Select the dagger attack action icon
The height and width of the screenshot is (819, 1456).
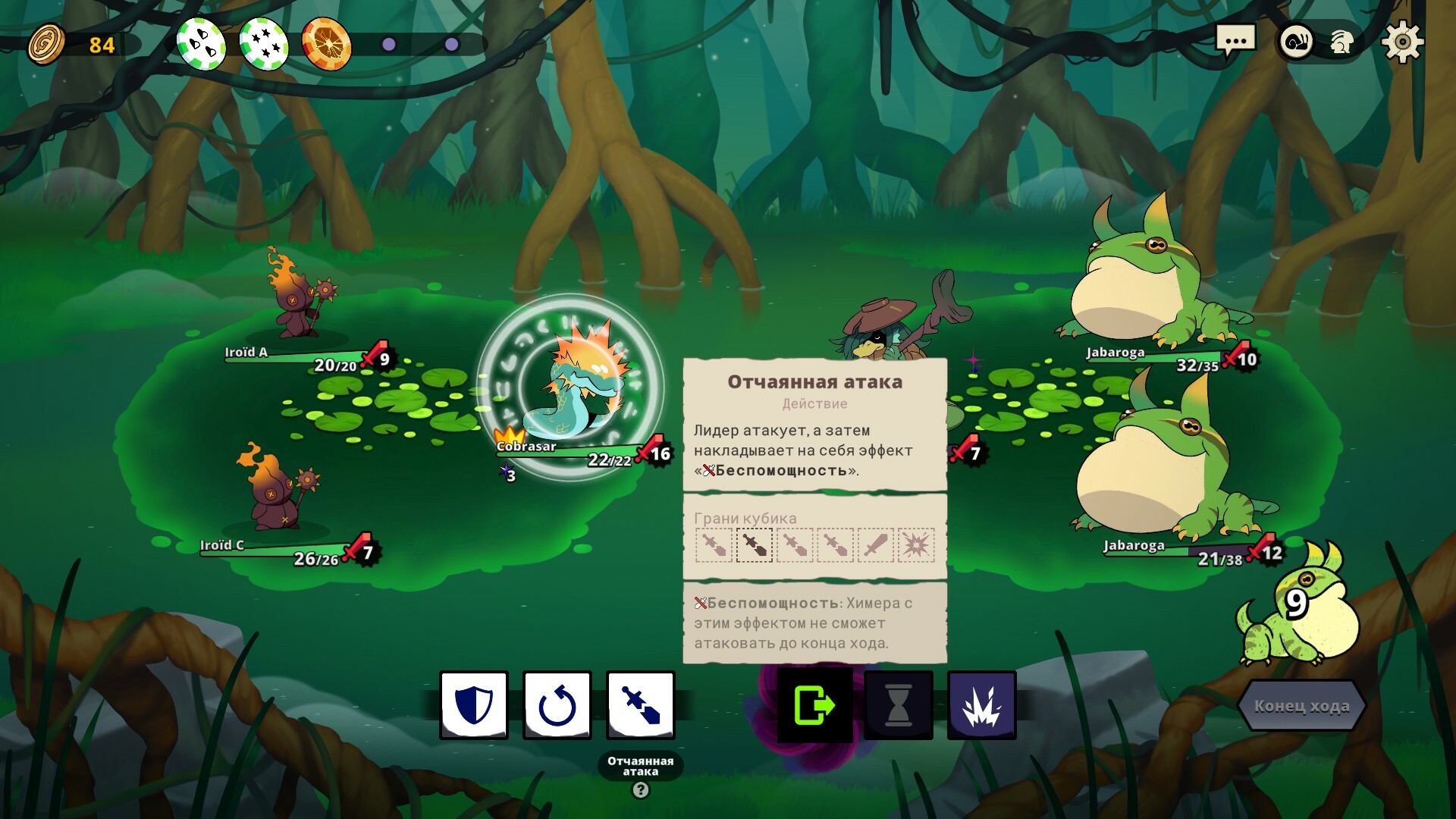(639, 704)
